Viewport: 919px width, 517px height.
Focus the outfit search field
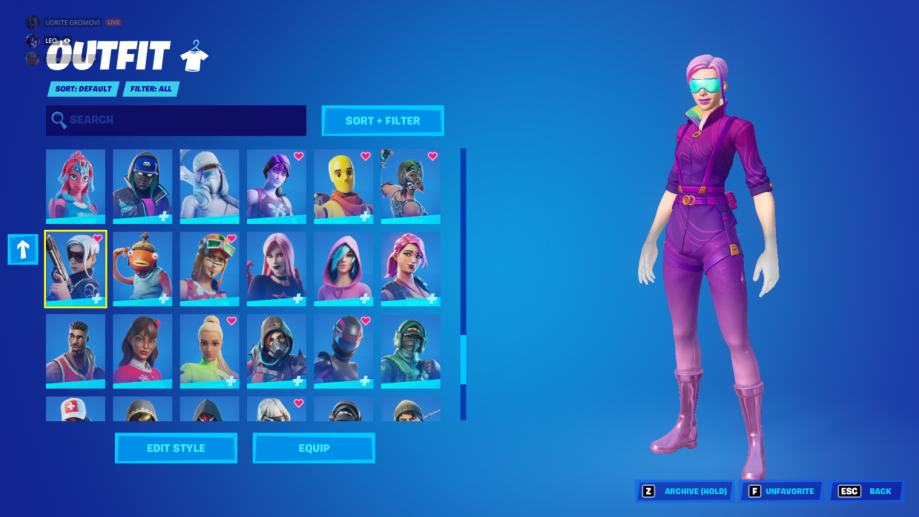pos(176,121)
